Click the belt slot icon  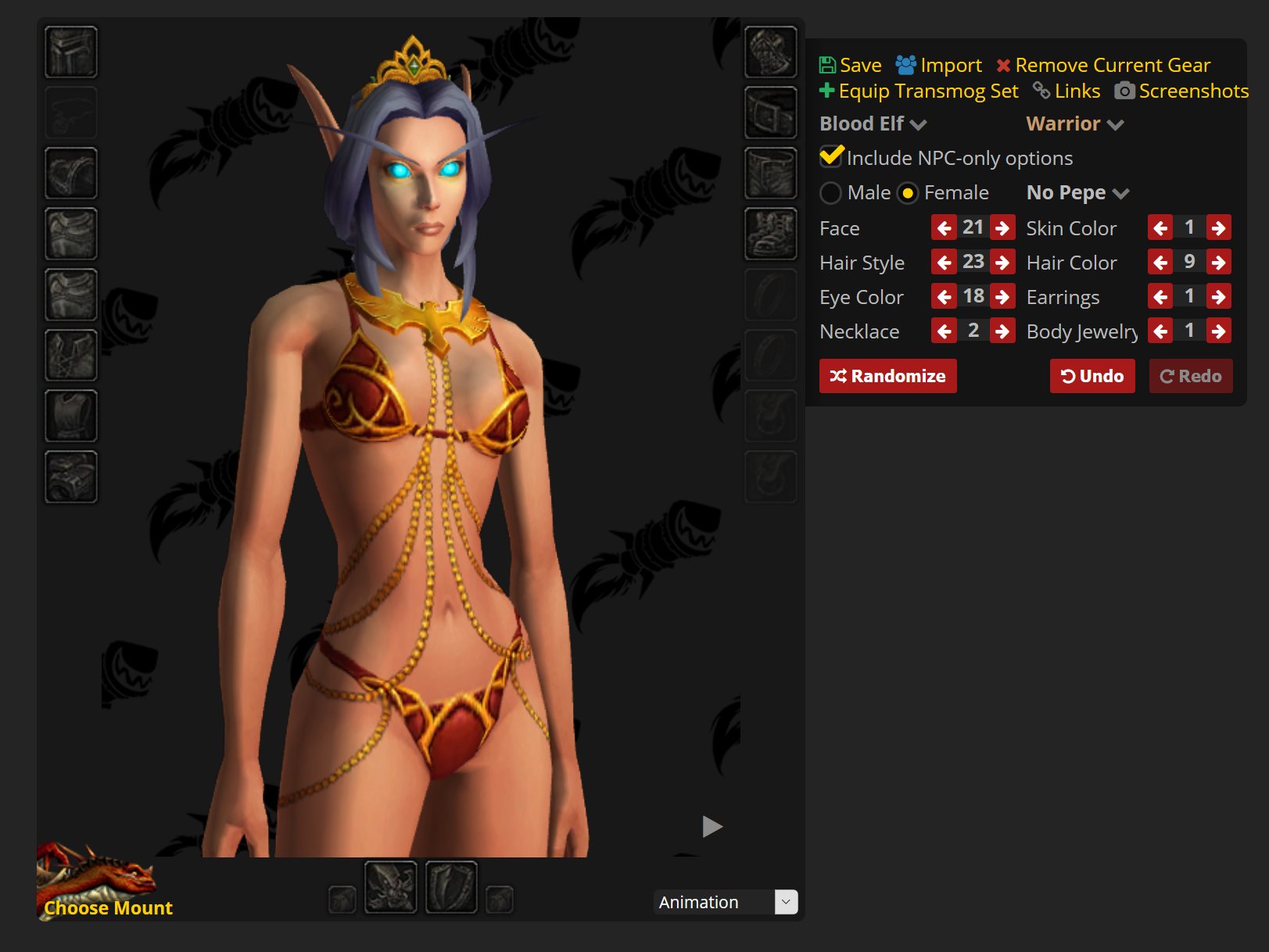tap(770, 112)
